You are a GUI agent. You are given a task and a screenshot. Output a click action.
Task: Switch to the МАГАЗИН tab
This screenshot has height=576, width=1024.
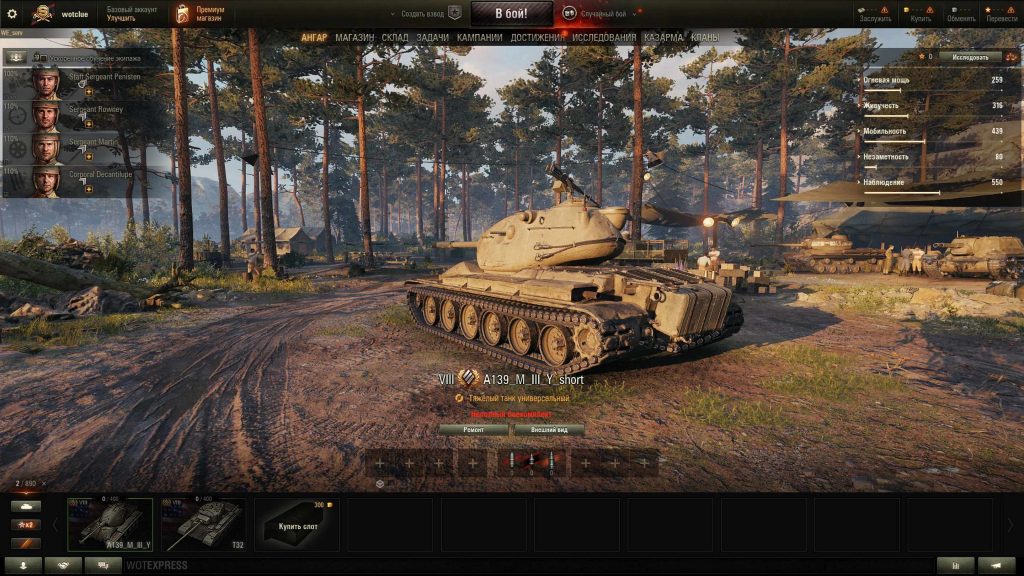click(354, 38)
